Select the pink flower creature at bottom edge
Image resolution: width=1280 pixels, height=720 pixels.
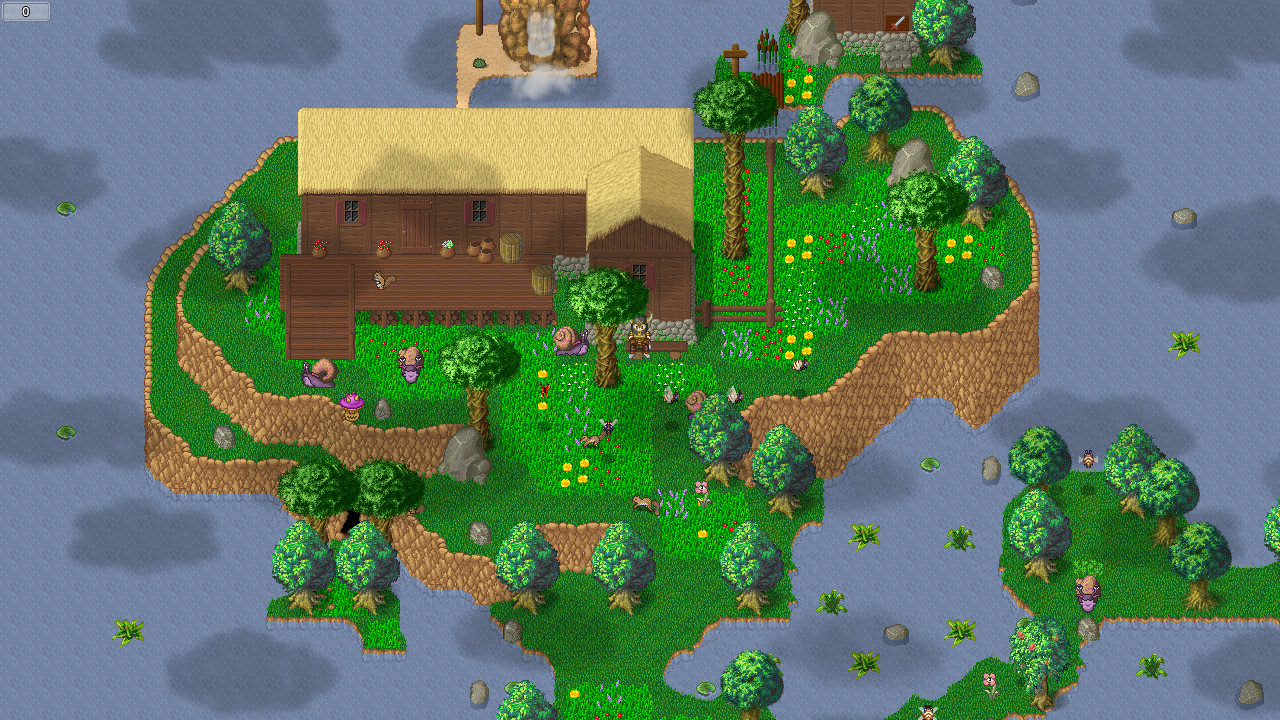click(989, 680)
